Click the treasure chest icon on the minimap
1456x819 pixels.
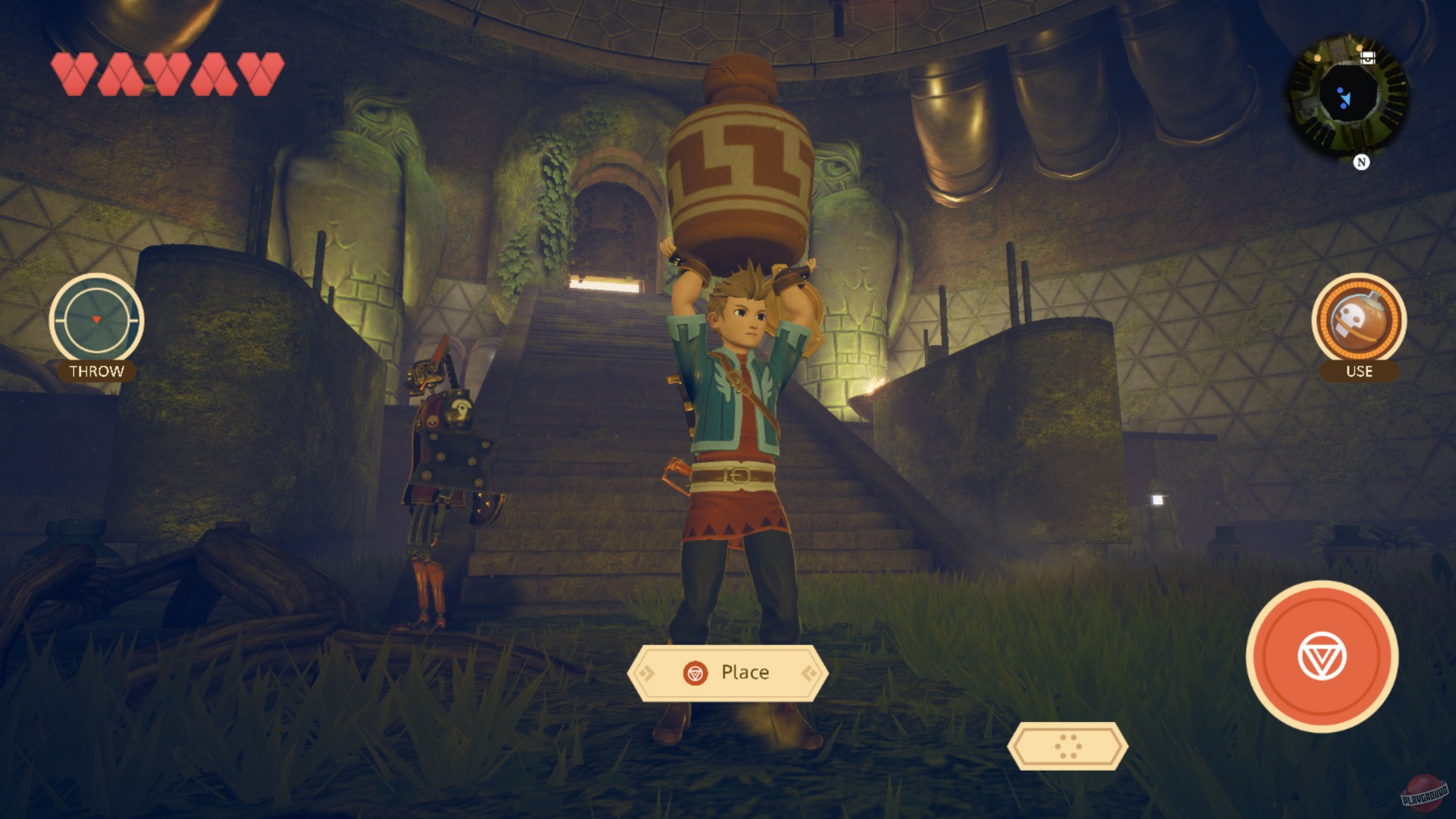[x=1370, y=57]
